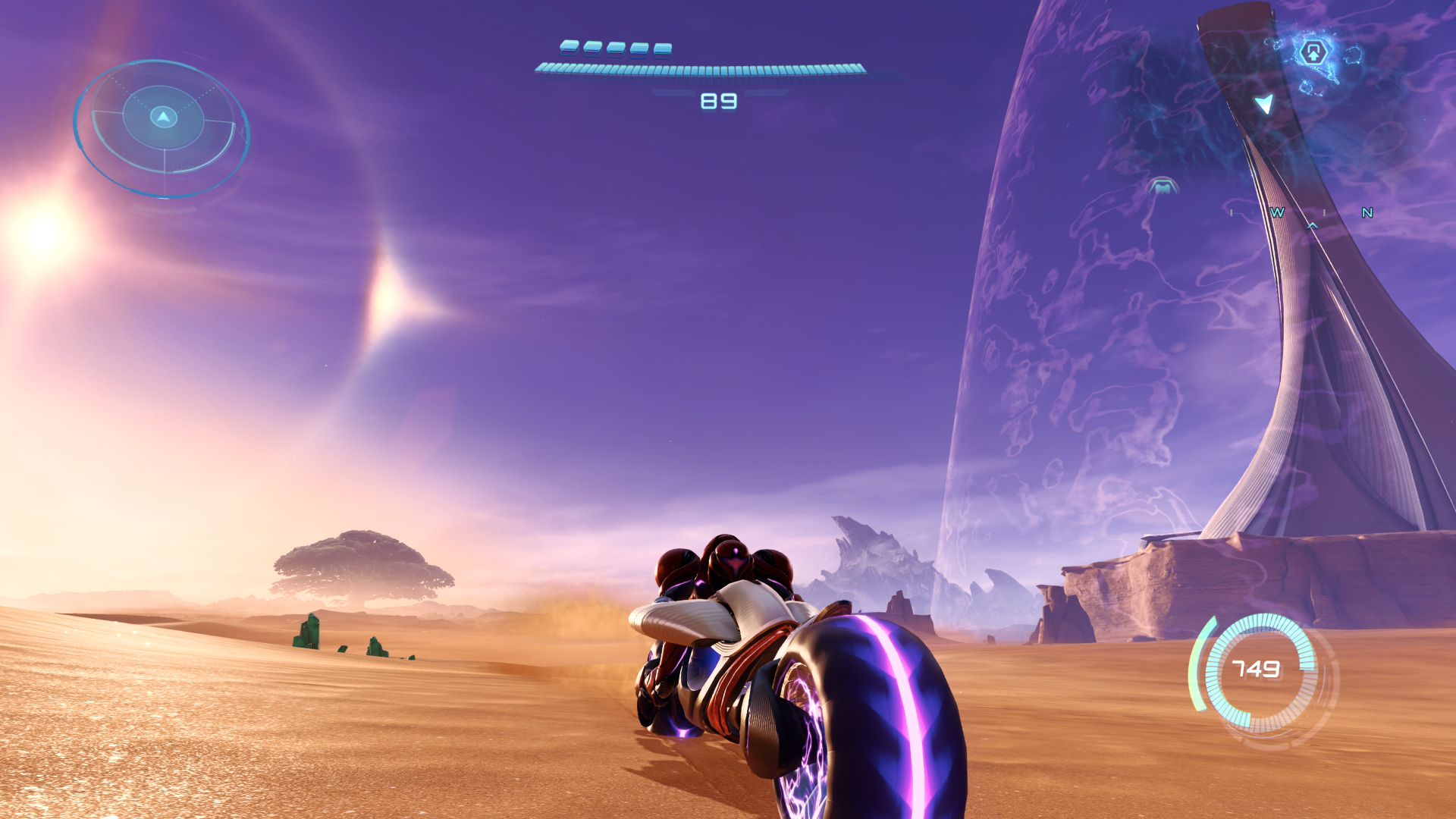Click the circular radar display
The height and width of the screenshot is (819, 1456).
162,127
